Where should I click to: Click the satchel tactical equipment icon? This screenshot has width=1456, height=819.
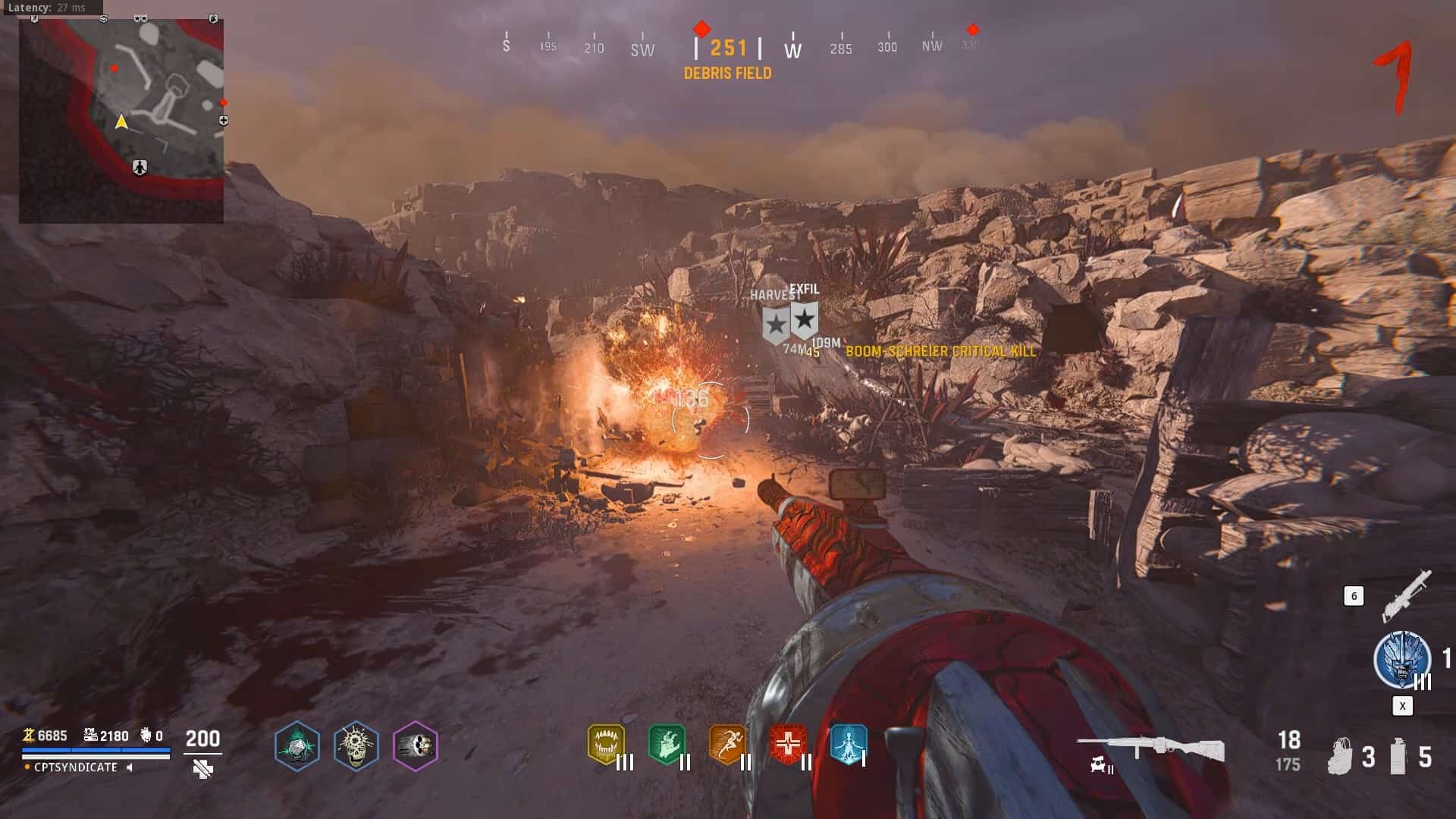tap(1341, 756)
